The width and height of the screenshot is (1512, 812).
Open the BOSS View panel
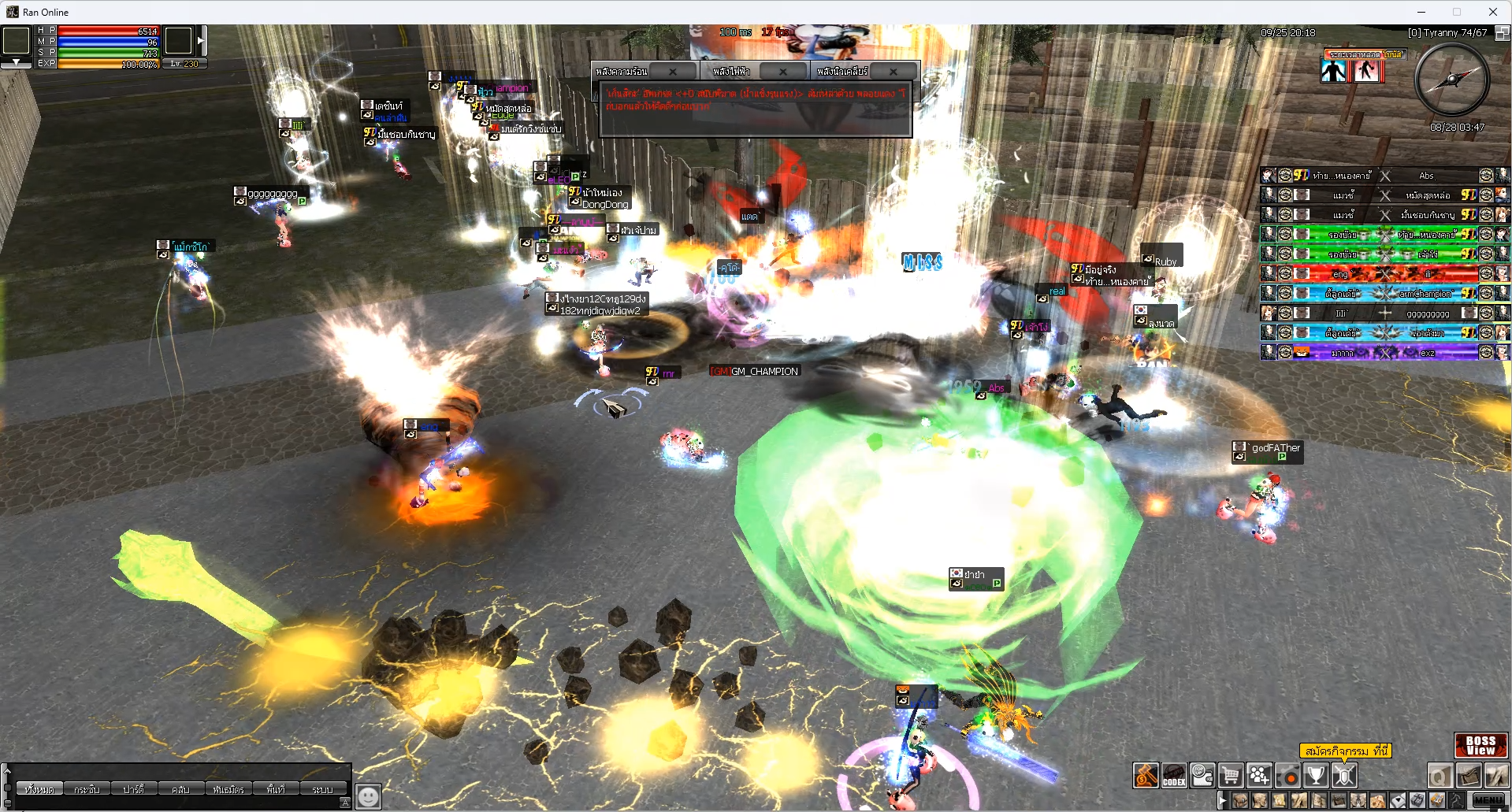click(1480, 745)
